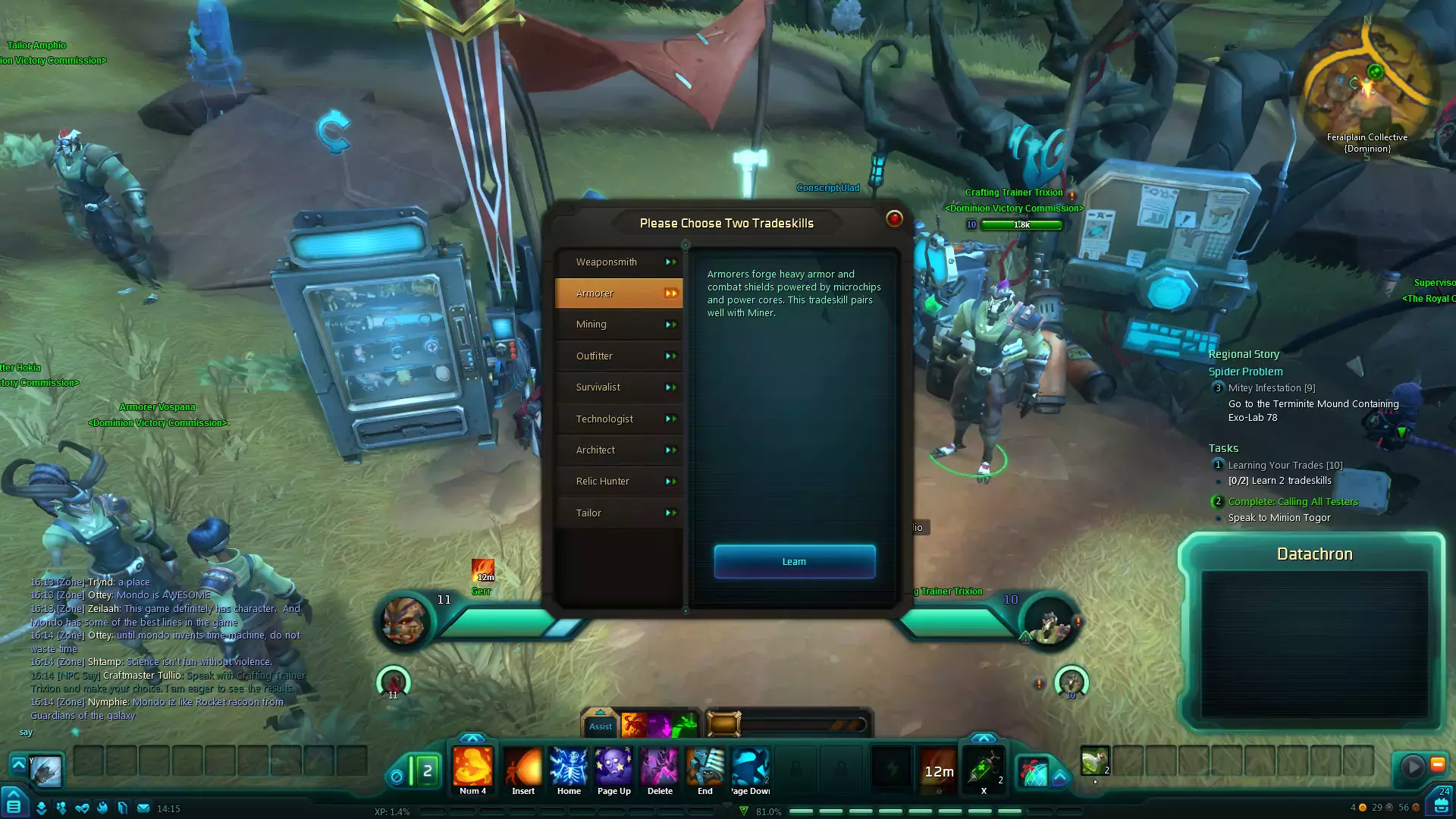Select Learning Your Trades task in tracker
The width and height of the screenshot is (1456, 819).
pyautogui.click(x=1285, y=466)
